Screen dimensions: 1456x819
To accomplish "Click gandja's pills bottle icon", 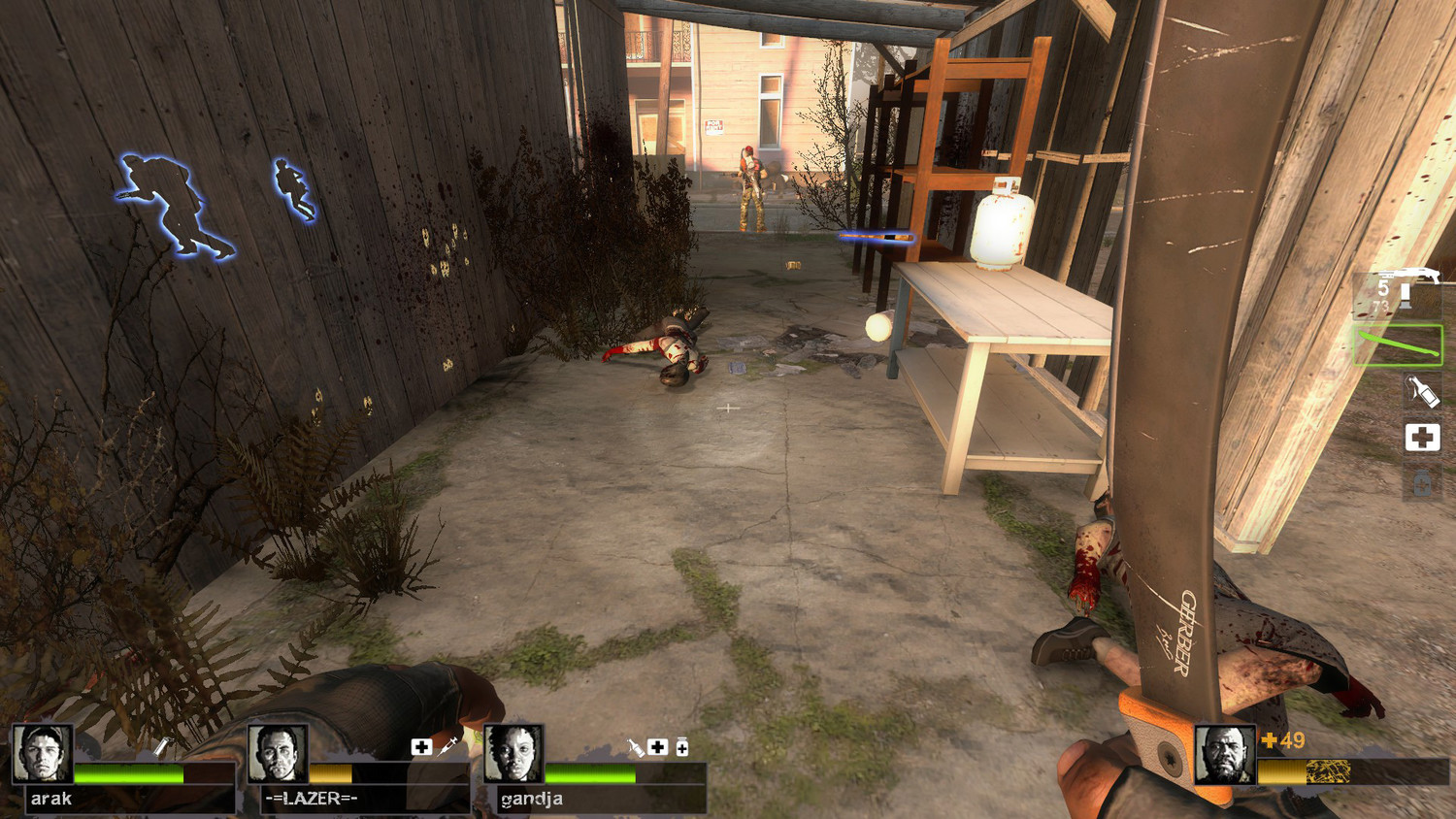I will pos(682,746).
